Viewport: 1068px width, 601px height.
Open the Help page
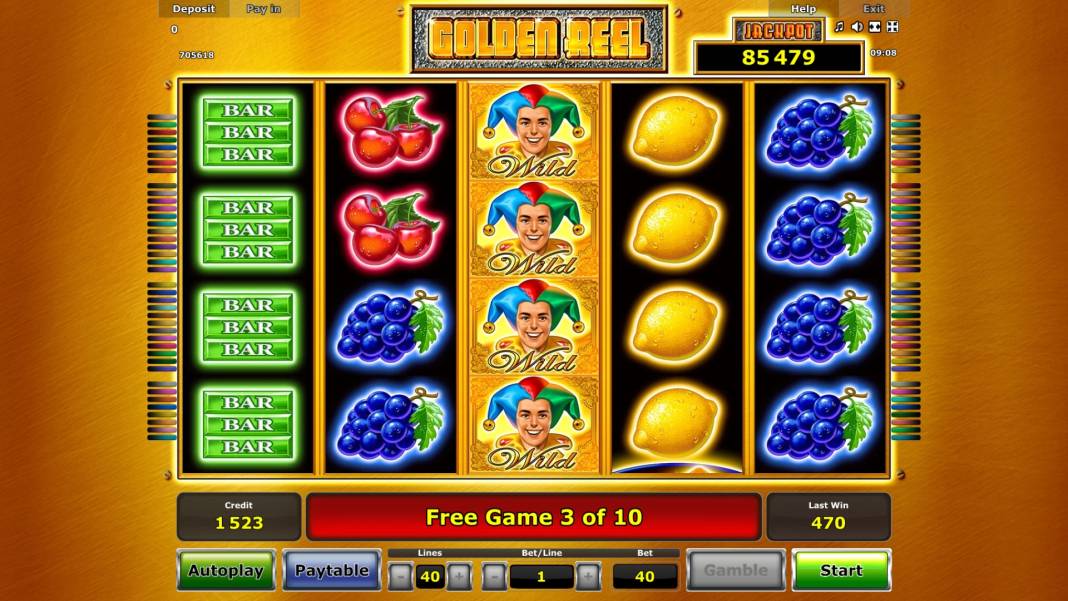[x=803, y=9]
